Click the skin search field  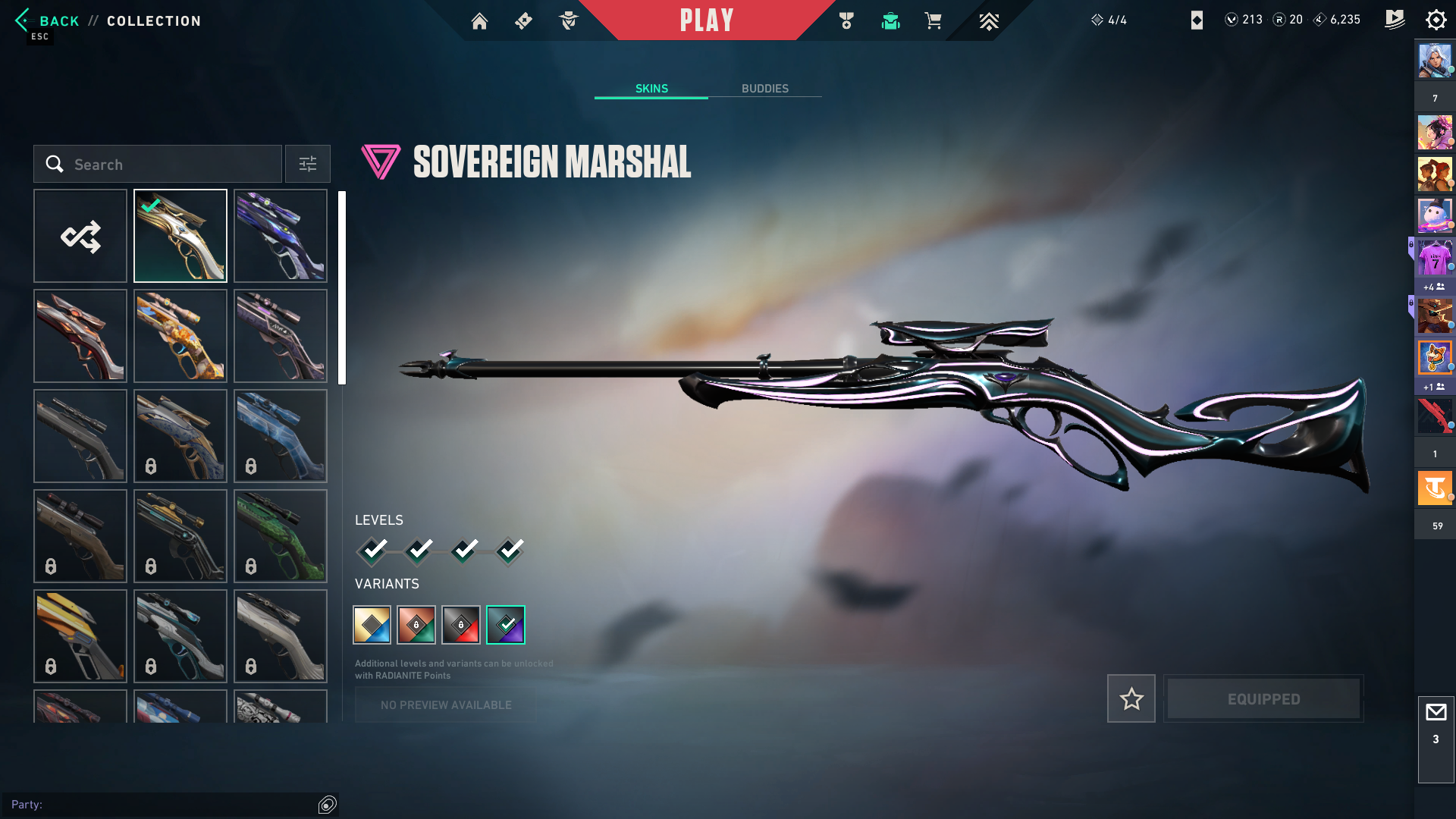pos(158,165)
